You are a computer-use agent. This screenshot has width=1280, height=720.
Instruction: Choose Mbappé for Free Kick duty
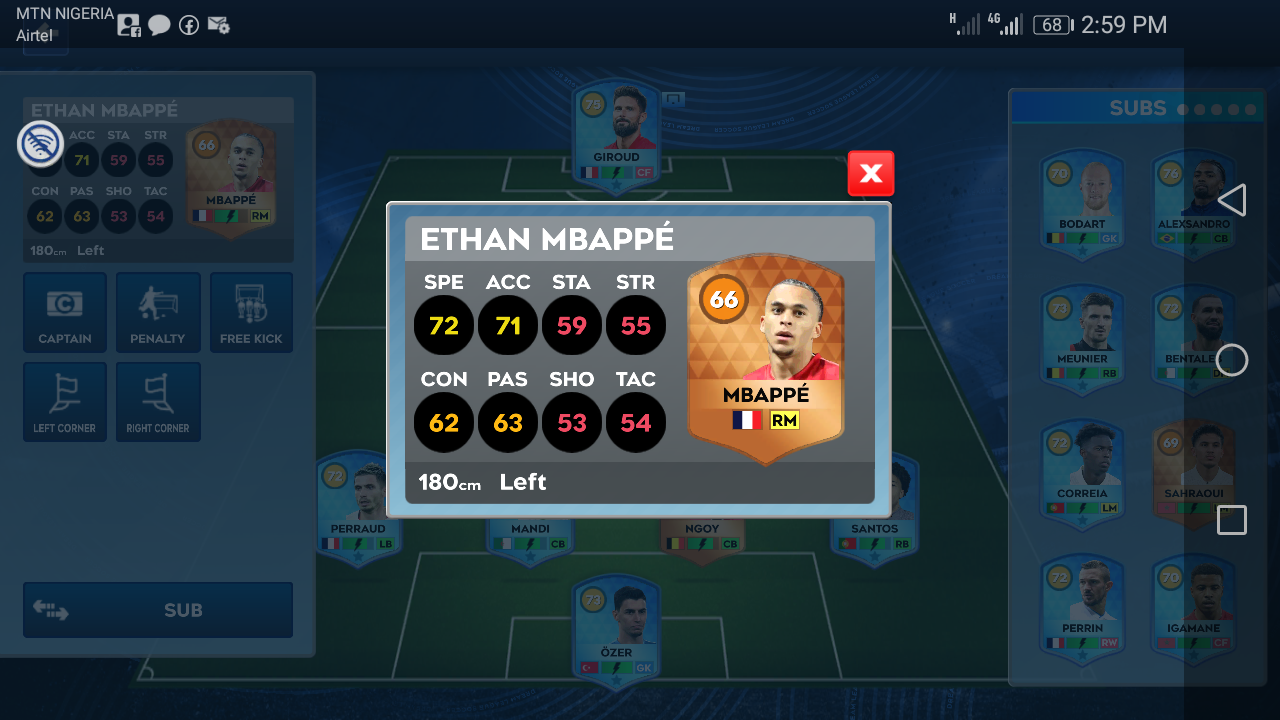[251, 313]
